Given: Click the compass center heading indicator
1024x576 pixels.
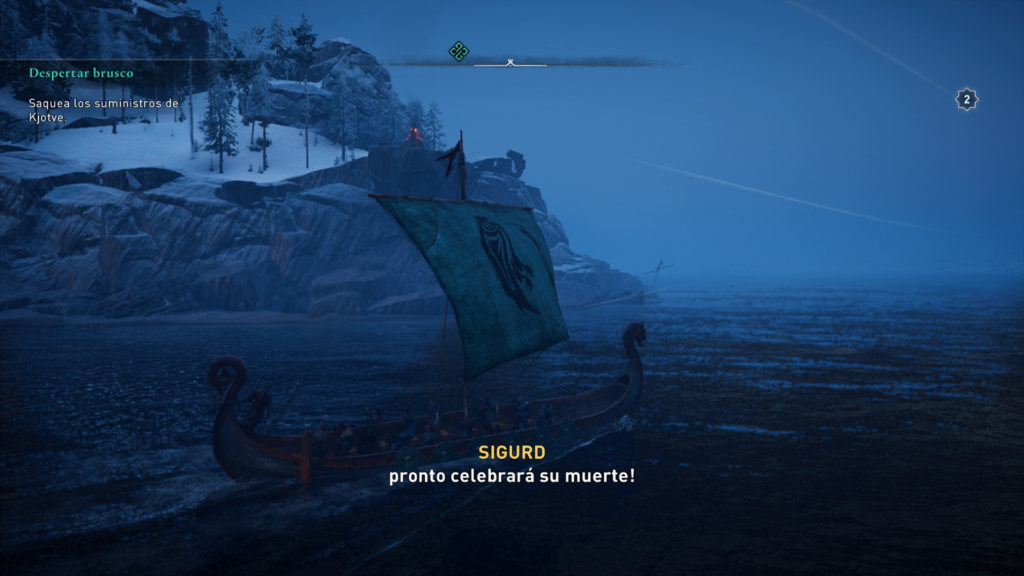Looking at the screenshot, I should pyautogui.click(x=510, y=63).
